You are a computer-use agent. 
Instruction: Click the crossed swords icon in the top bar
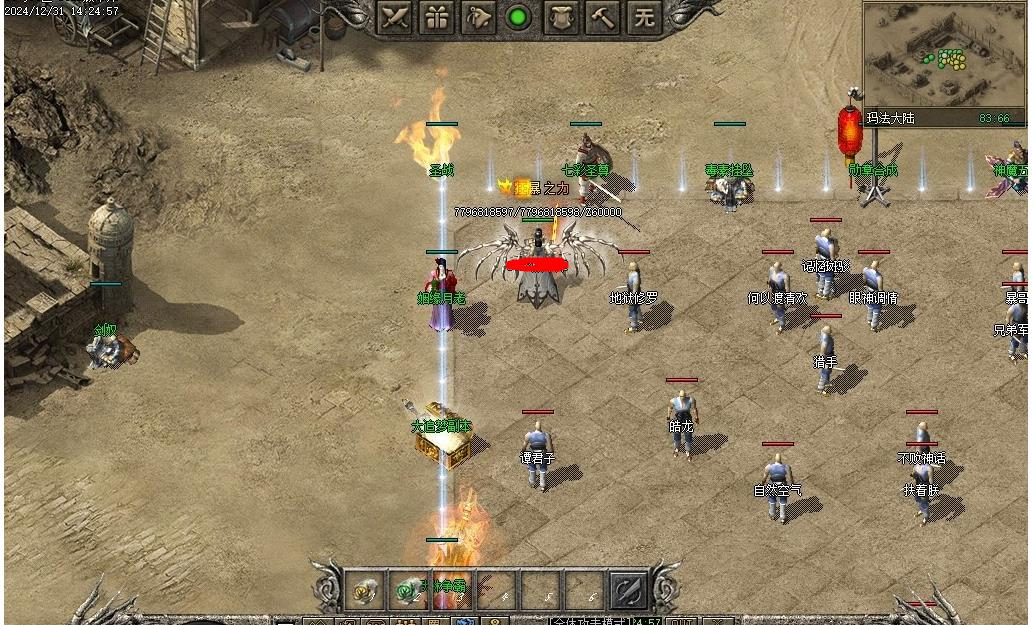395,18
